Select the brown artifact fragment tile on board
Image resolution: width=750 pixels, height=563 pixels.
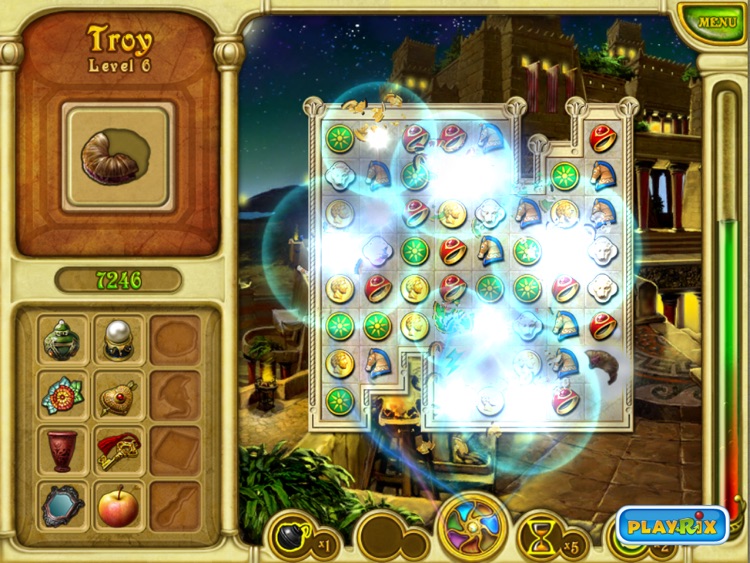click(601, 363)
